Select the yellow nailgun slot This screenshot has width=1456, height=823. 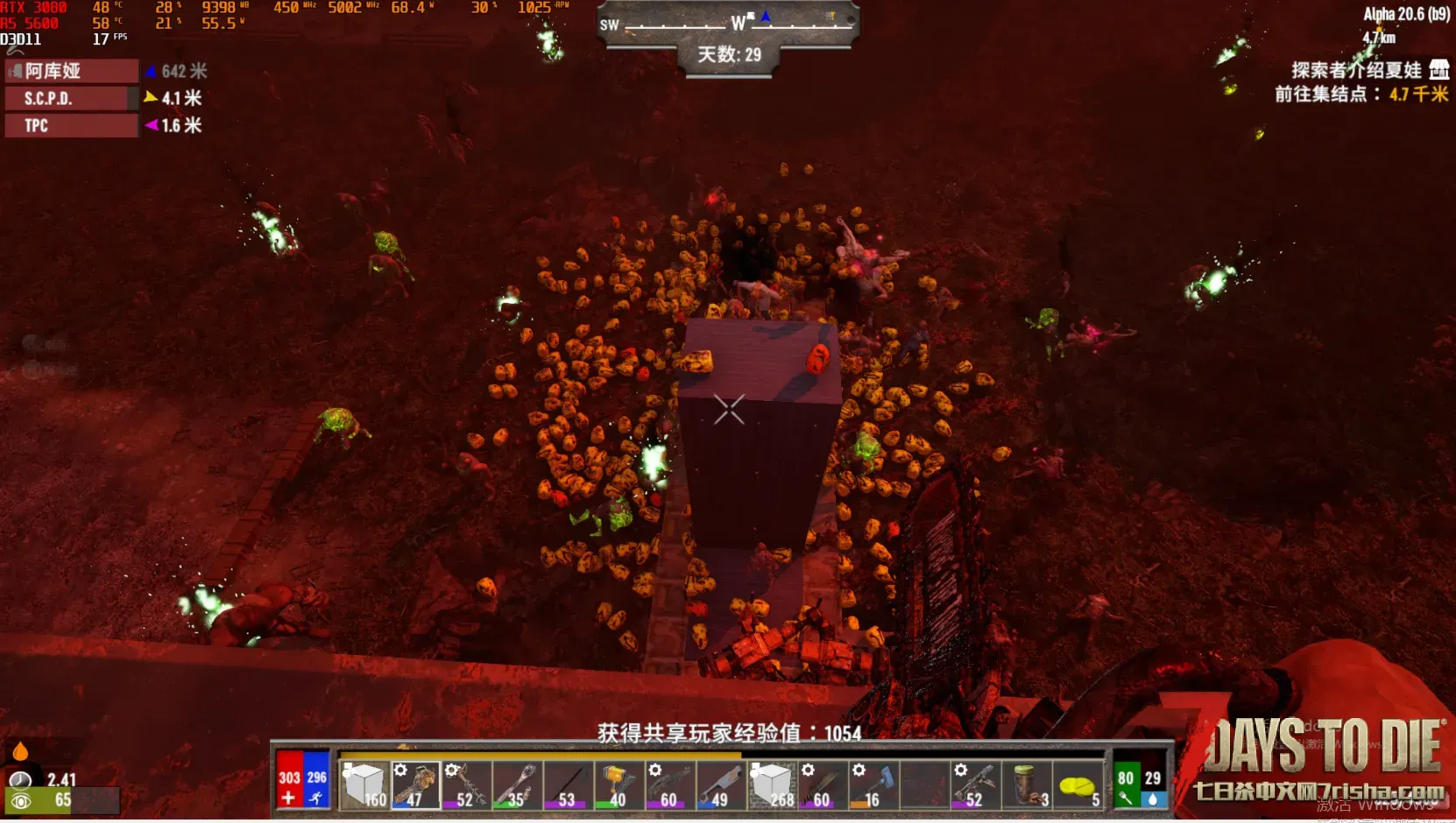(x=618, y=784)
